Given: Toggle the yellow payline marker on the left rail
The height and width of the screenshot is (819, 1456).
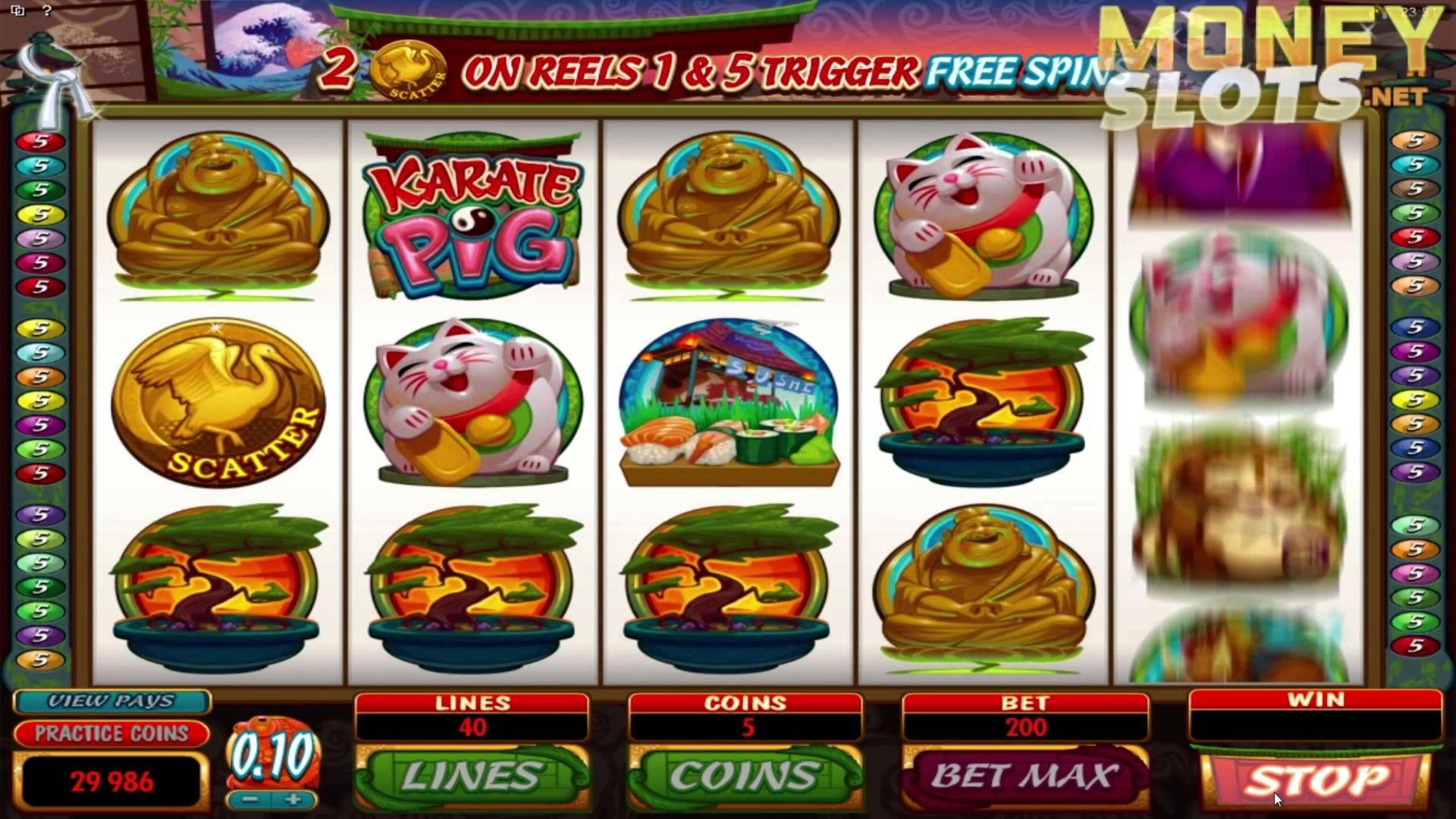Looking at the screenshot, I should pos(42,214).
